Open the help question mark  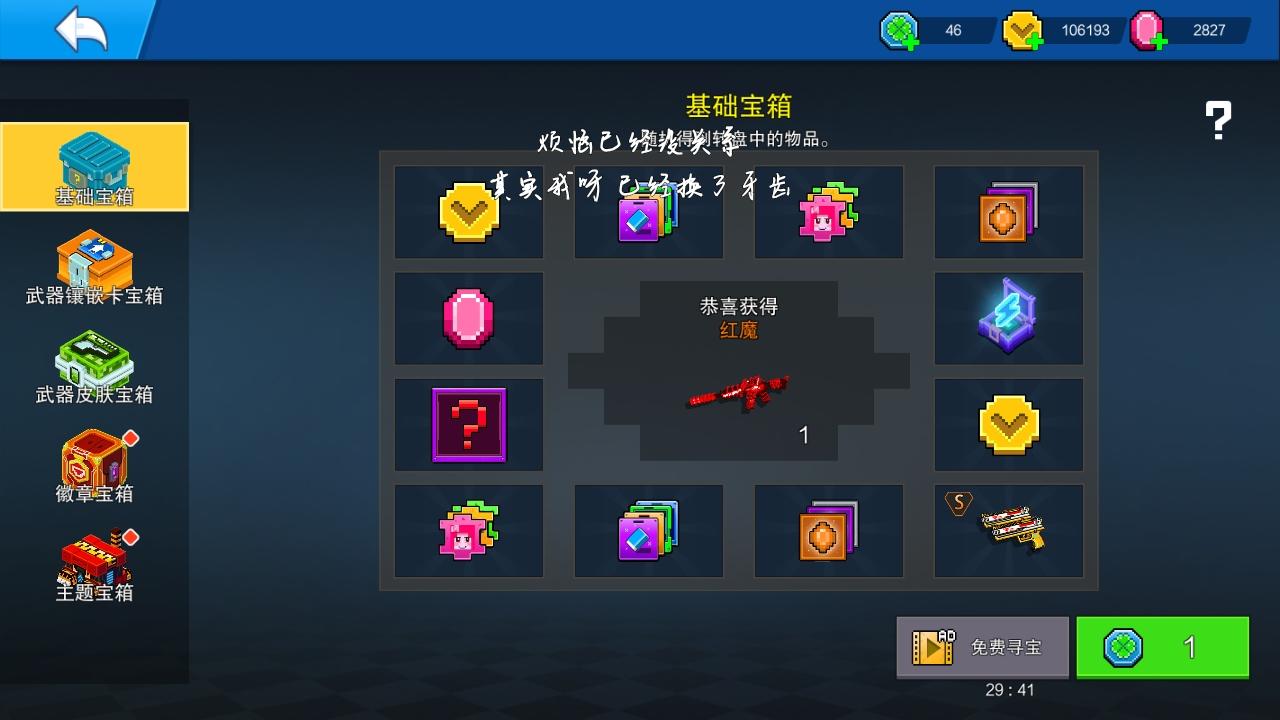click(x=1218, y=120)
